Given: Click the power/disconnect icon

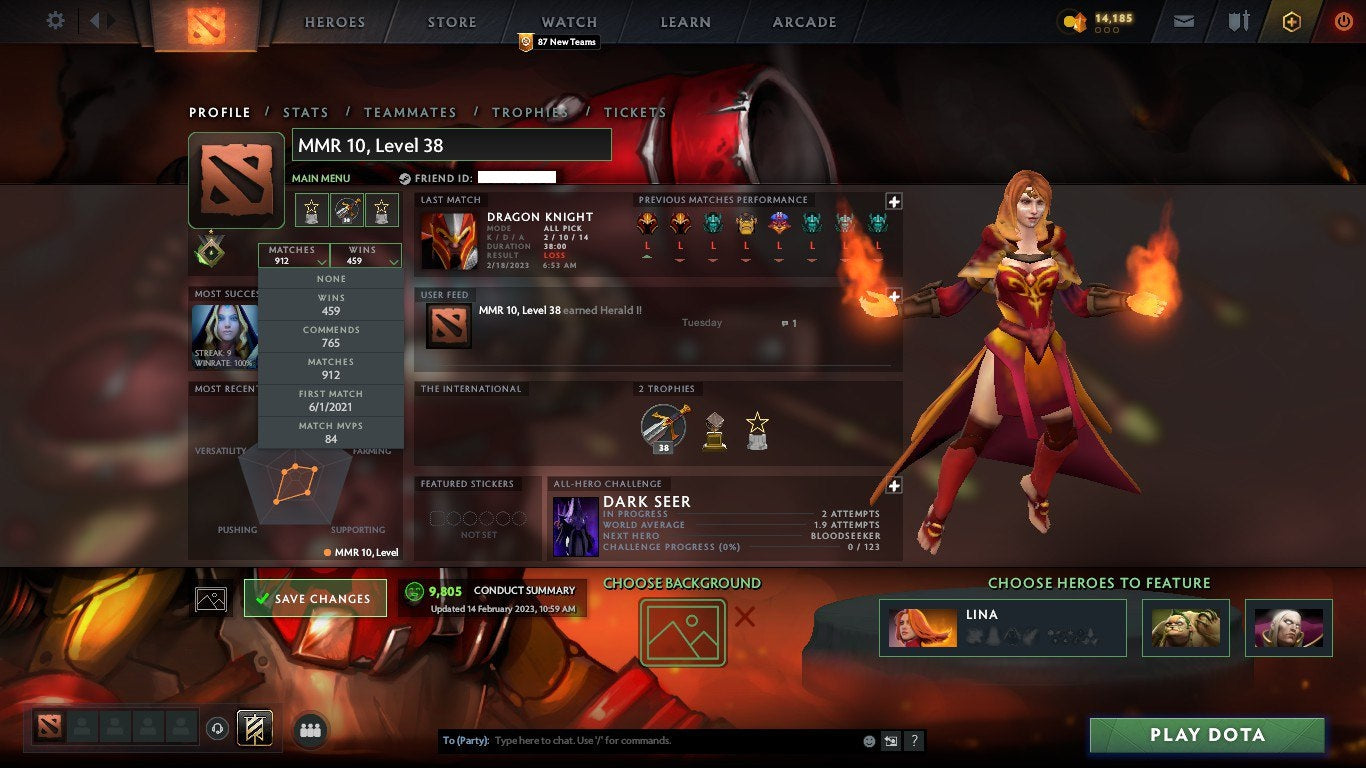Looking at the screenshot, I should click(1341, 19).
